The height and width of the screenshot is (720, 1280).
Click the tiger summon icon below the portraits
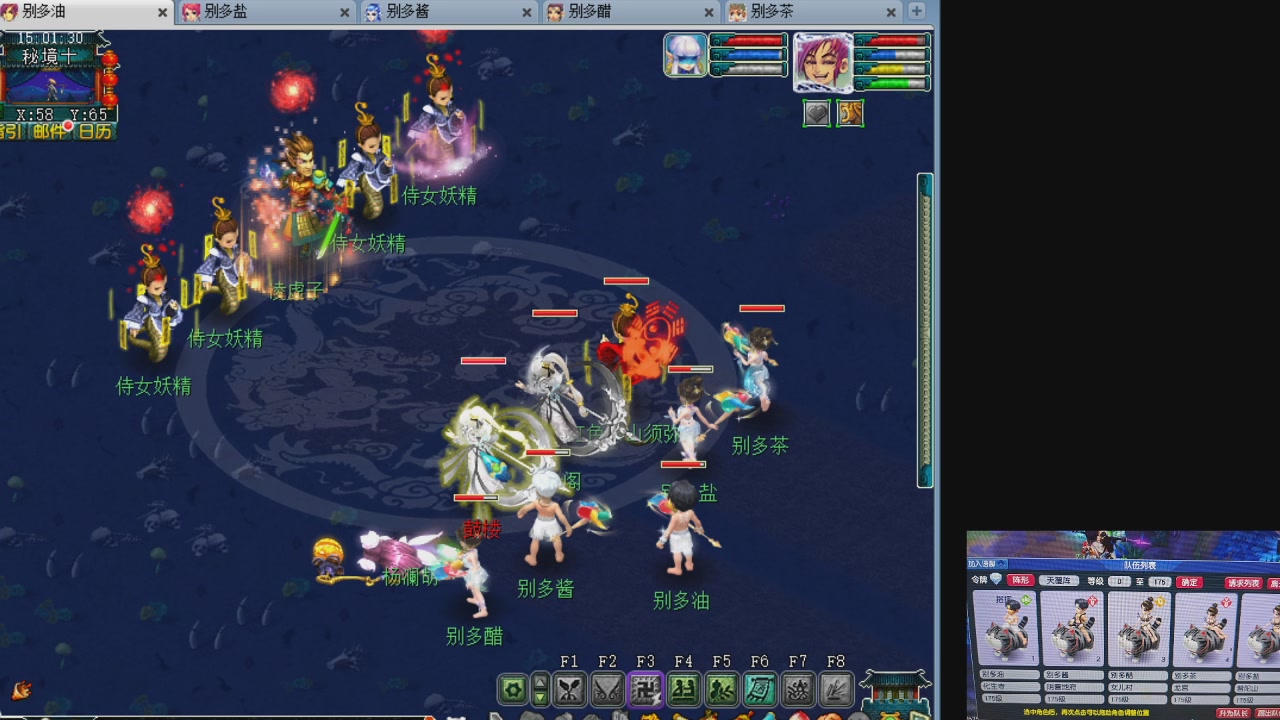851,113
